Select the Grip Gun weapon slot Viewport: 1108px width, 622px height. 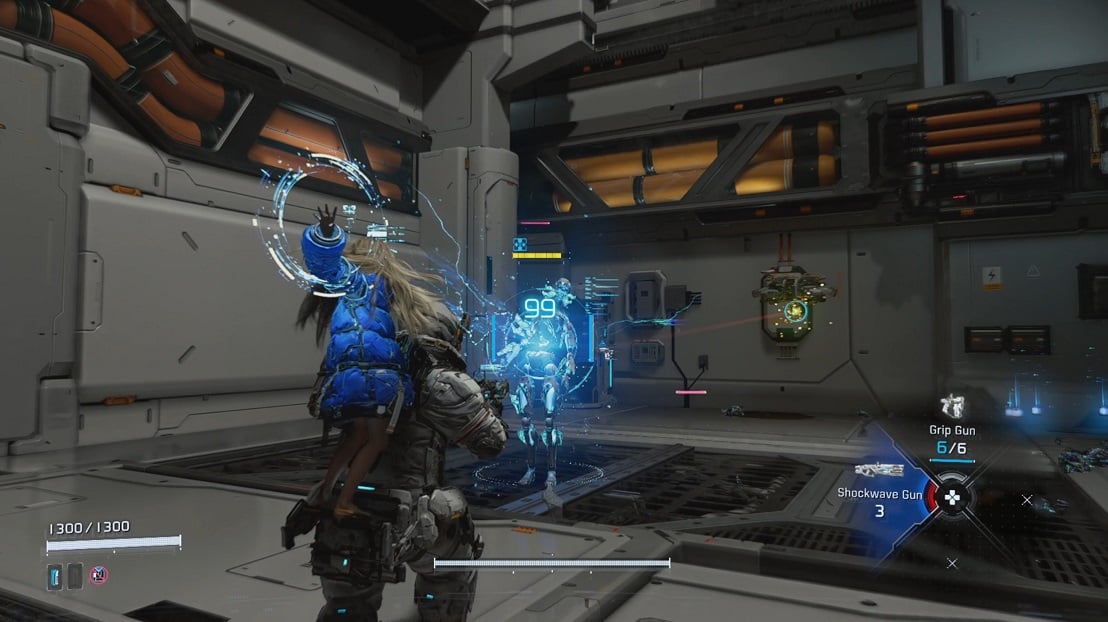click(x=953, y=407)
